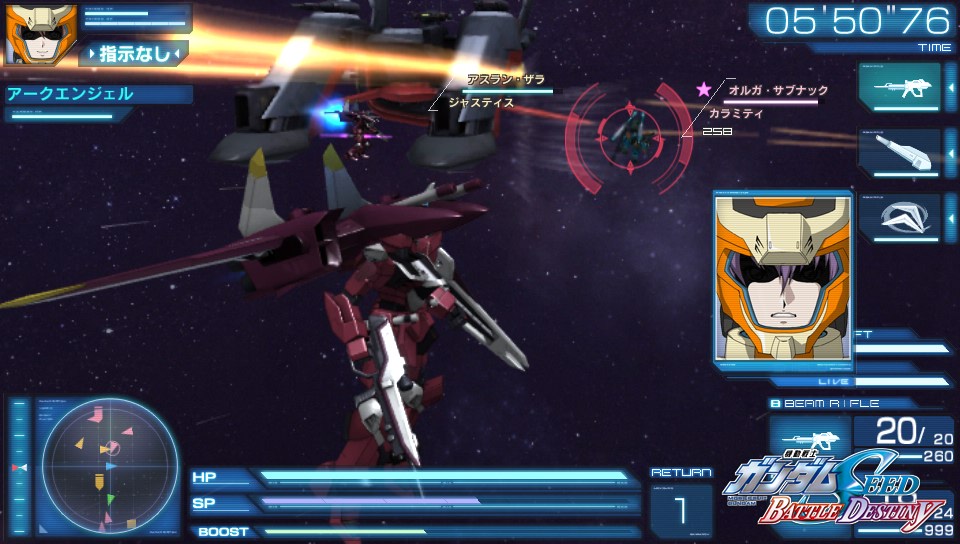Click the circular radar minimap

106,467
